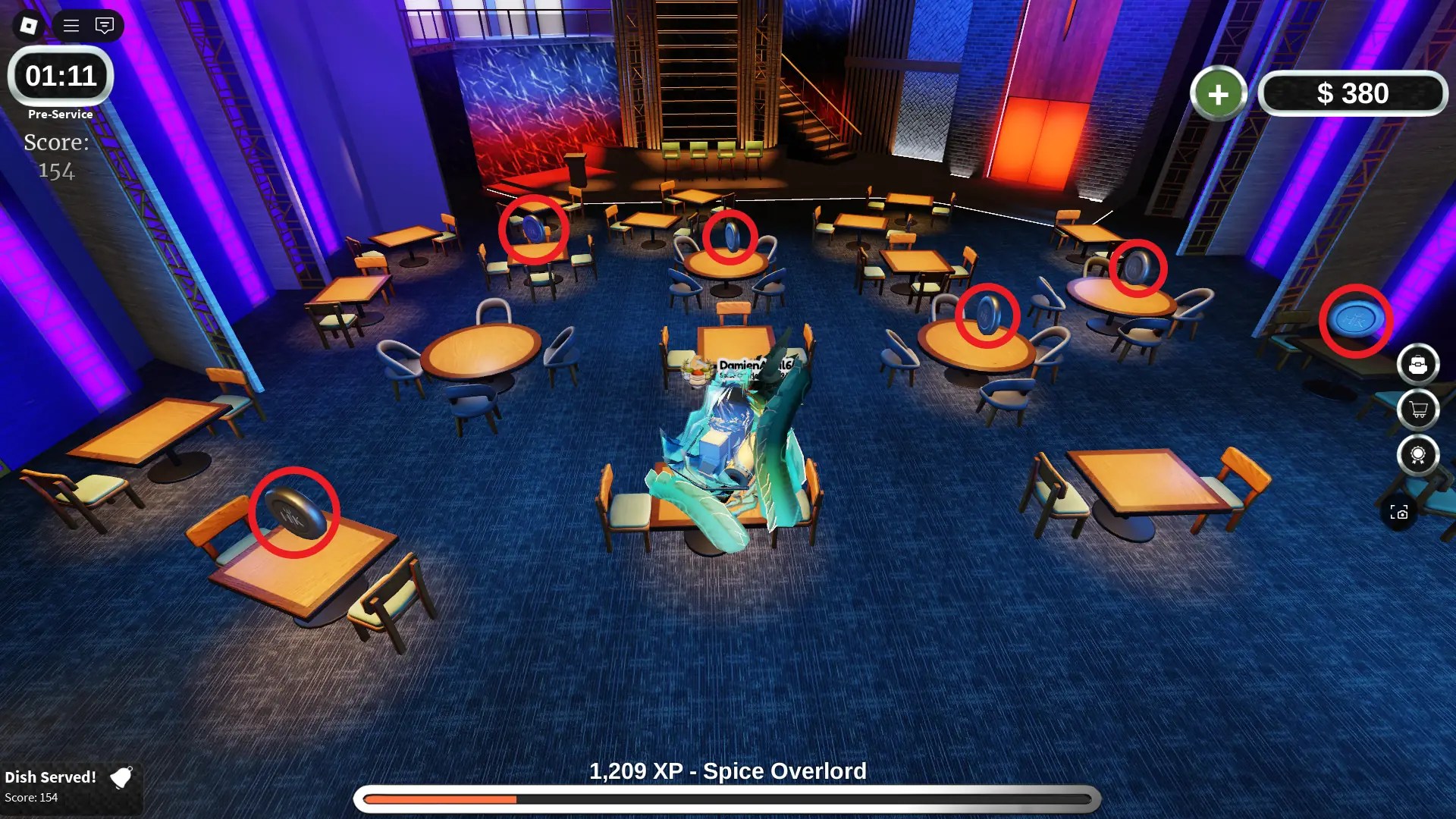The image size is (1456, 819).
Task: Click the circled plate on the right round table
Action: pyautogui.click(x=986, y=315)
